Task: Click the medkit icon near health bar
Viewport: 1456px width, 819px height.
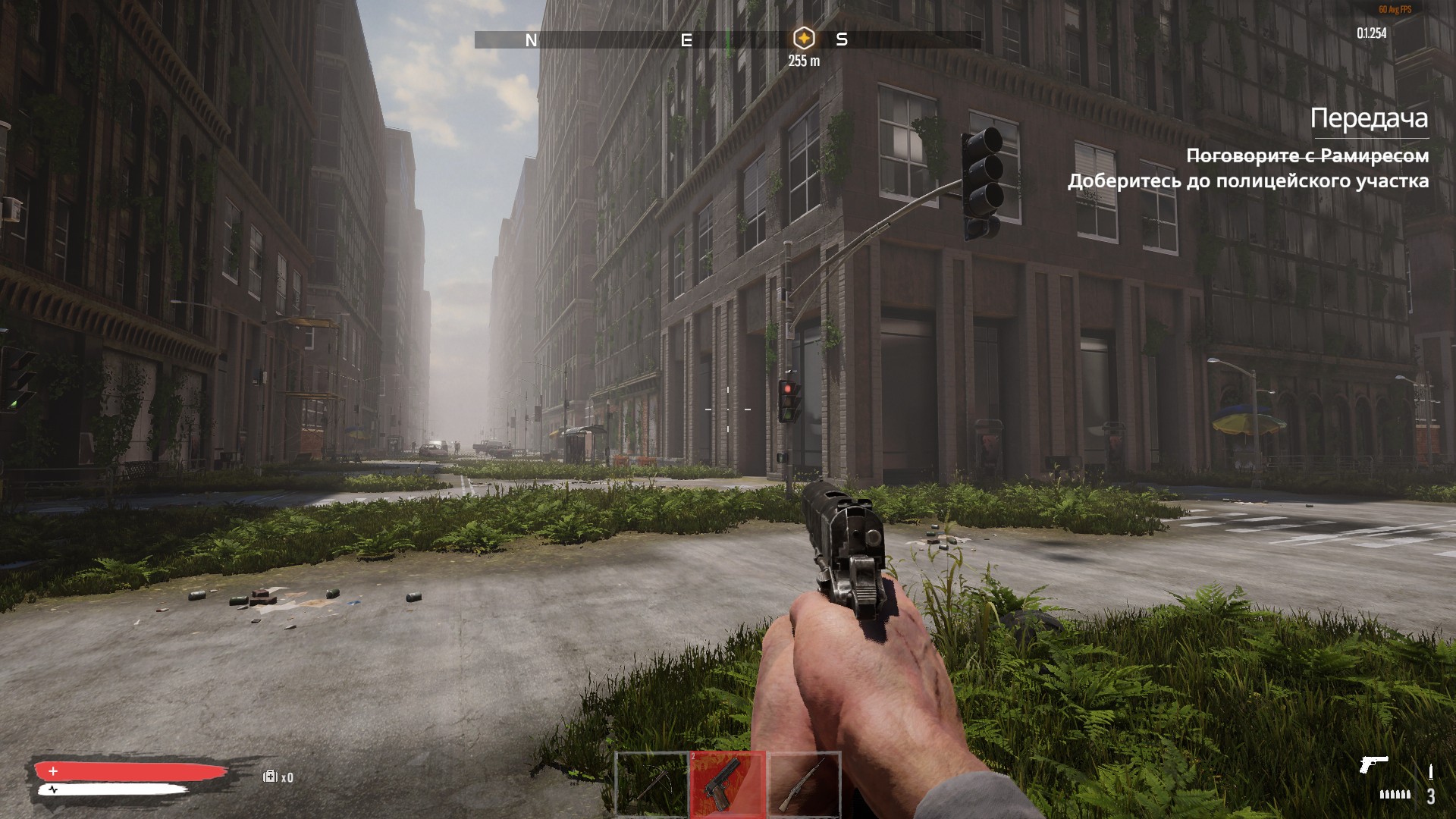Action: 270,777
